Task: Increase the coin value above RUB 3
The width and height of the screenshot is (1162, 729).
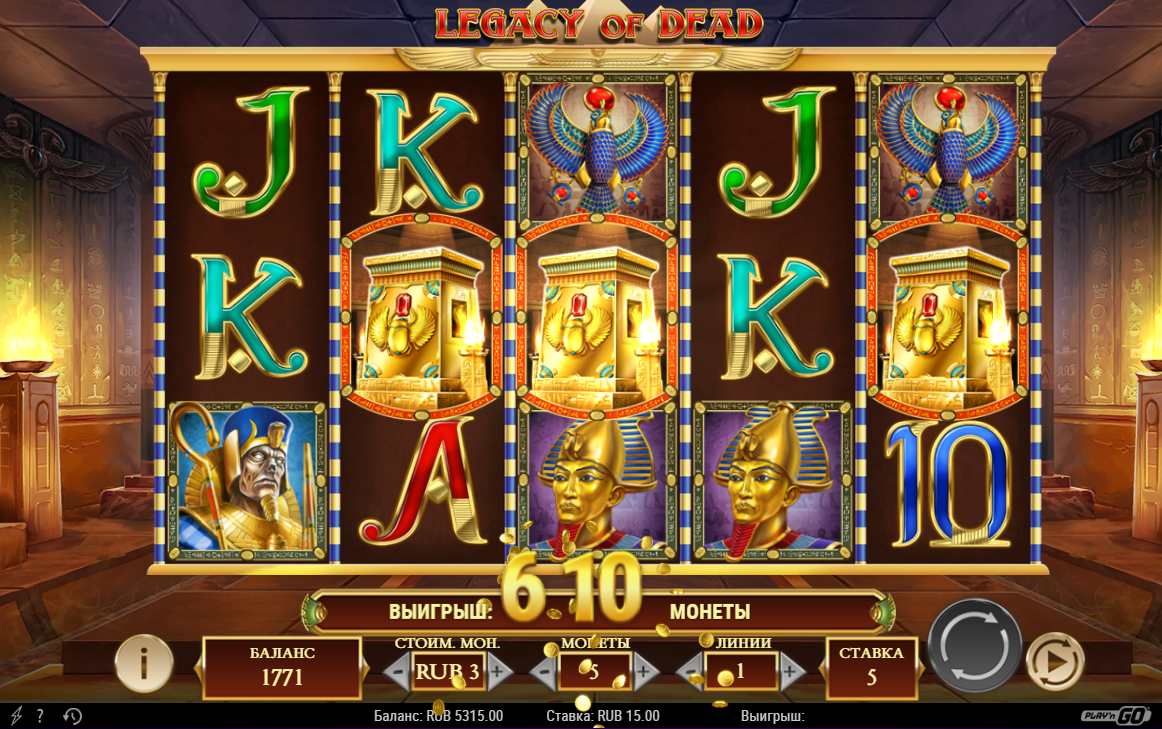Action: pyautogui.click(x=498, y=671)
